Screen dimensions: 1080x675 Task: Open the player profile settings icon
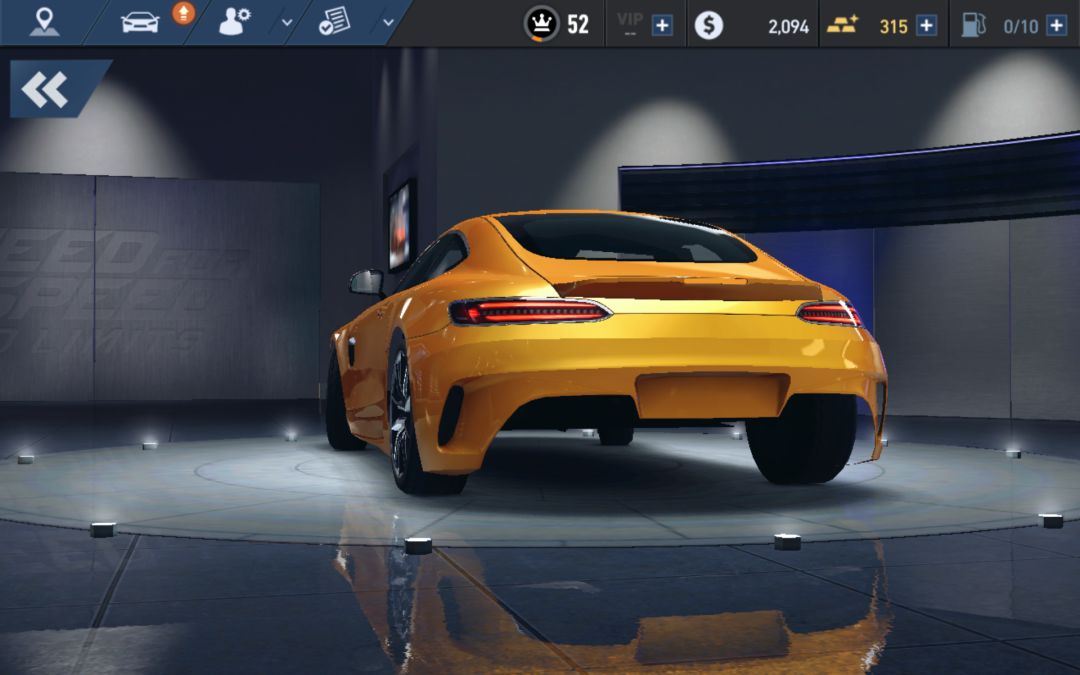click(x=234, y=22)
